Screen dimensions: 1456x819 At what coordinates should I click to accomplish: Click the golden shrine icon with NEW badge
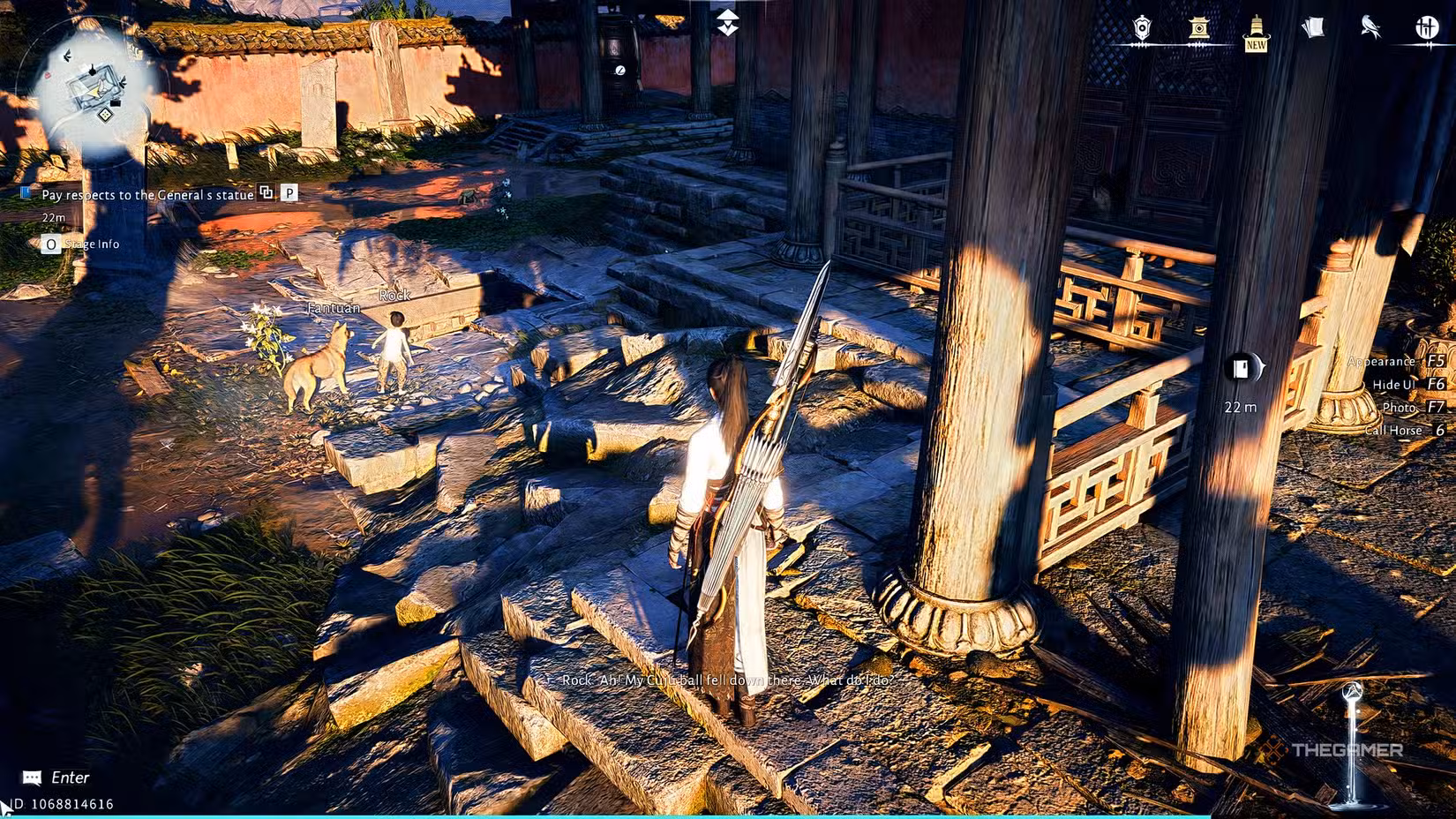point(1256,26)
